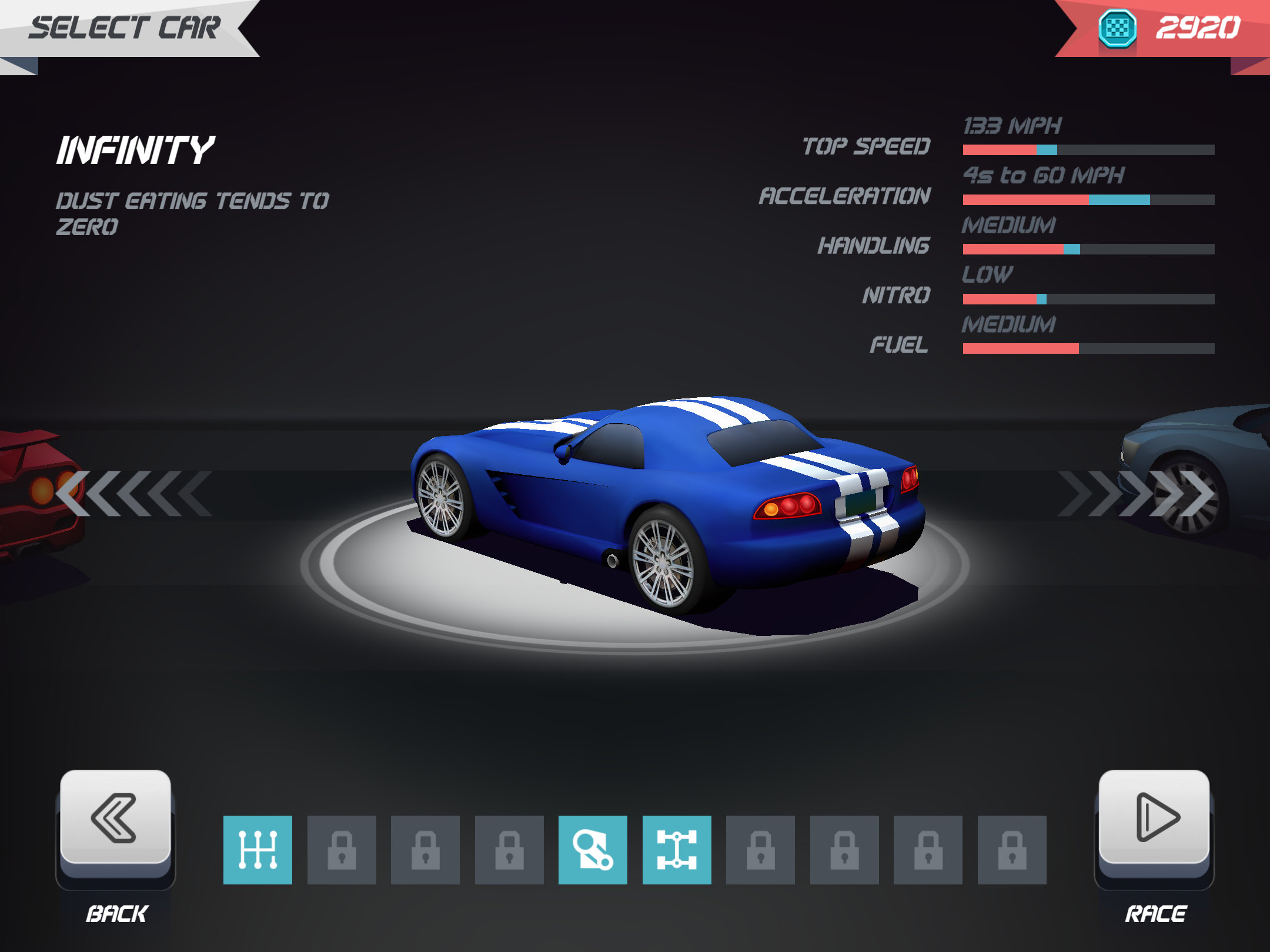The width and height of the screenshot is (1270, 952).
Task: Show the previous car with left chevrons
Action: pyautogui.click(x=133, y=494)
